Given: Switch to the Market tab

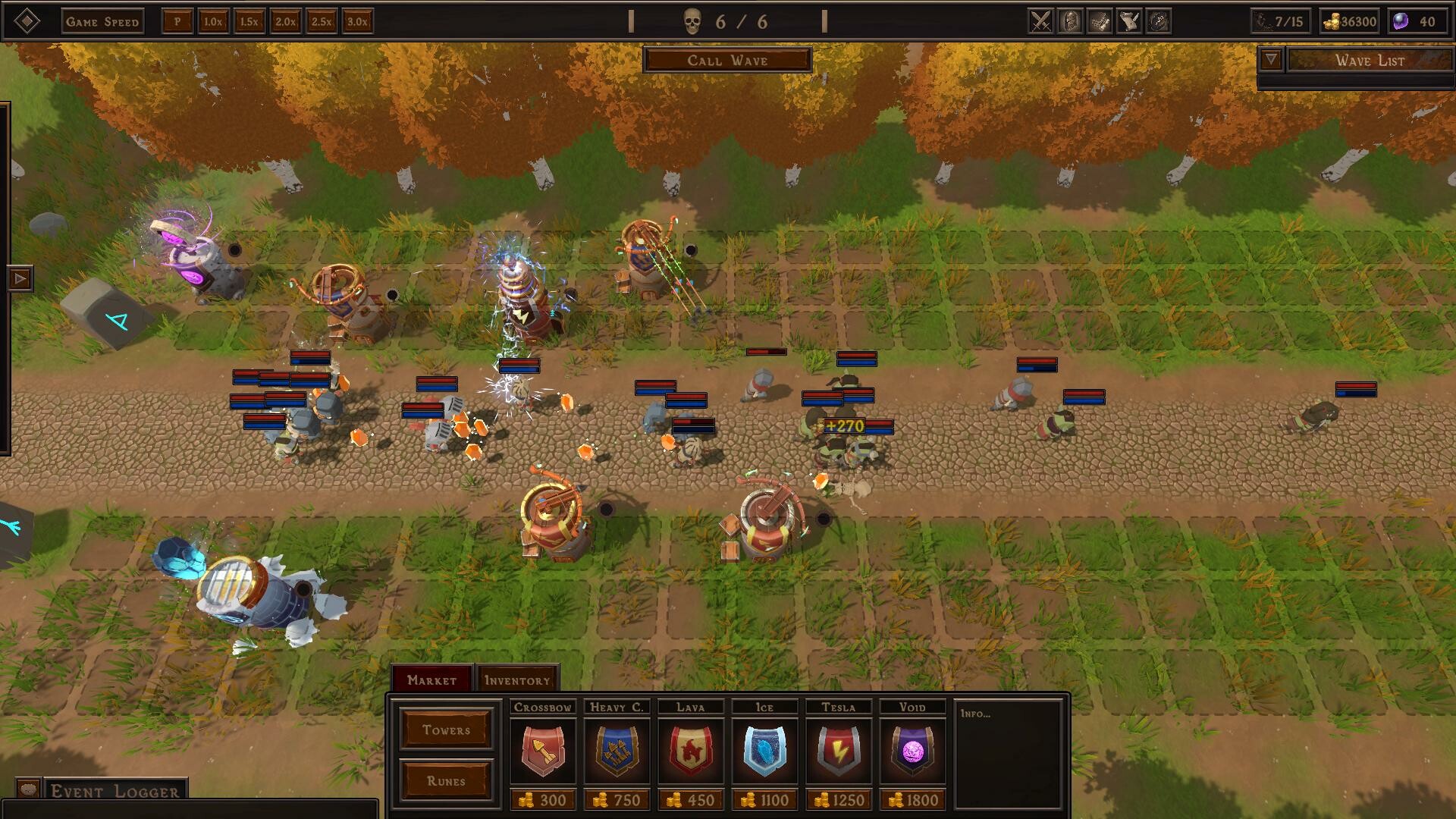Looking at the screenshot, I should coord(431,680).
